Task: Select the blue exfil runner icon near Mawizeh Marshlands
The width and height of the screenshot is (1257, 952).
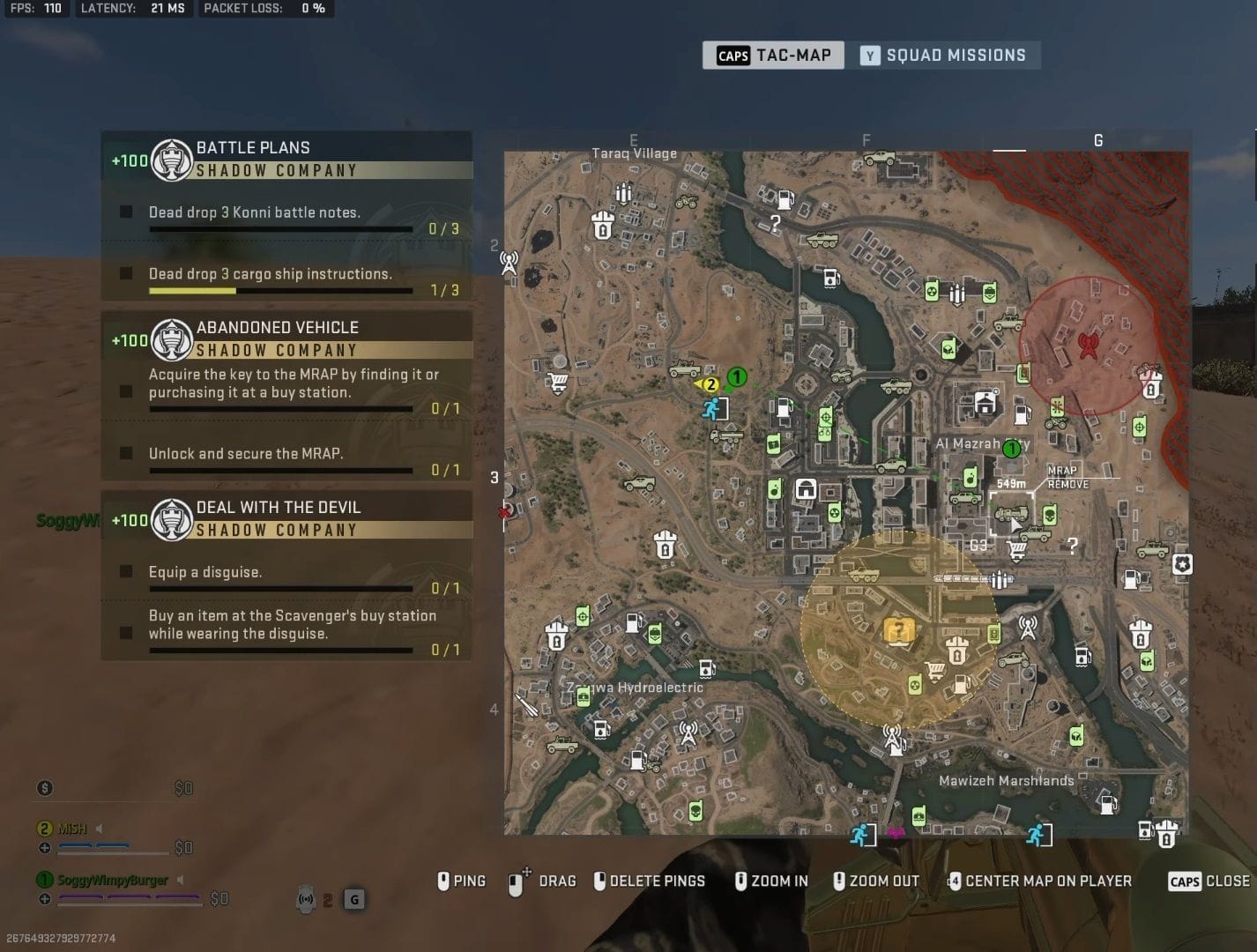Action: pos(1038,832)
